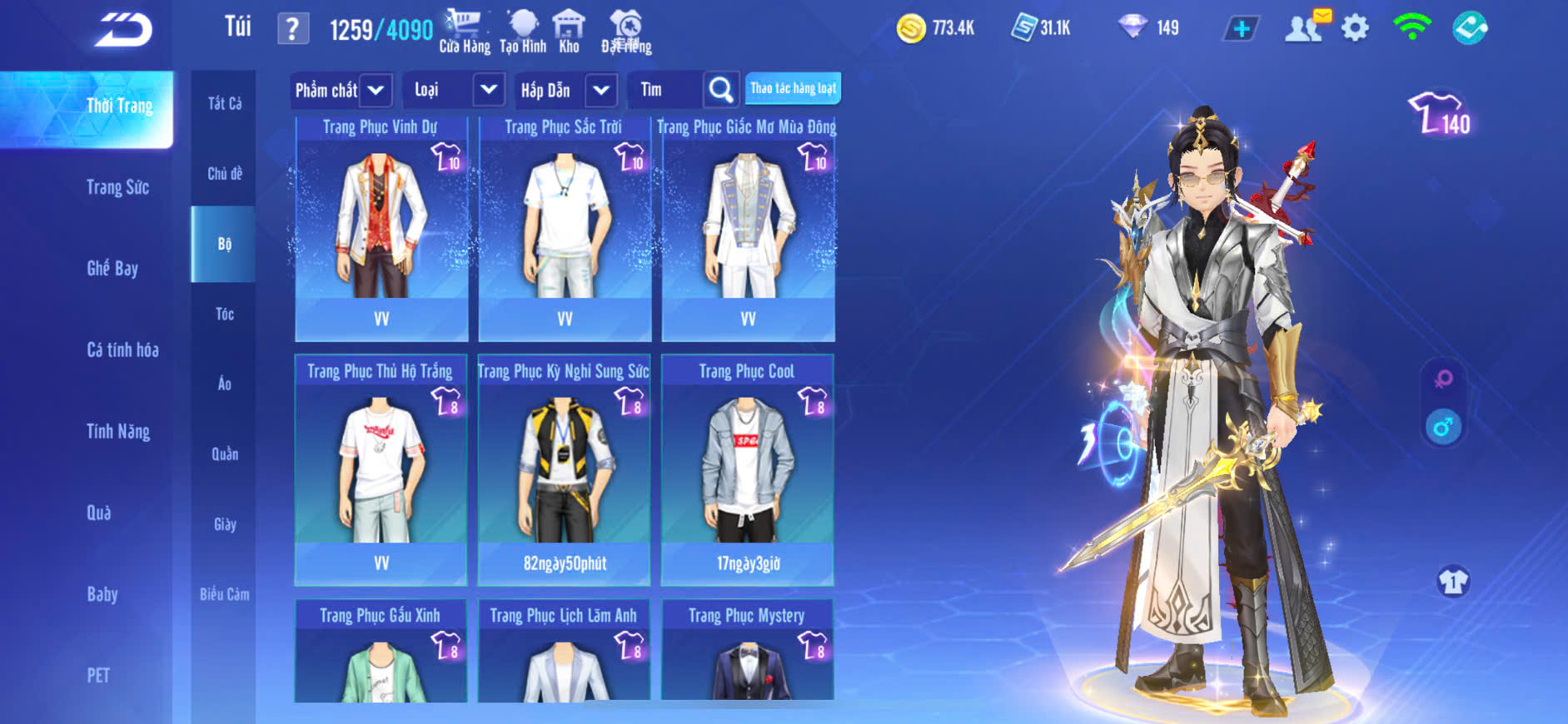This screenshot has width=1568, height=724.
Task: Go back with the arrow button
Action: (x=123, y=30)
